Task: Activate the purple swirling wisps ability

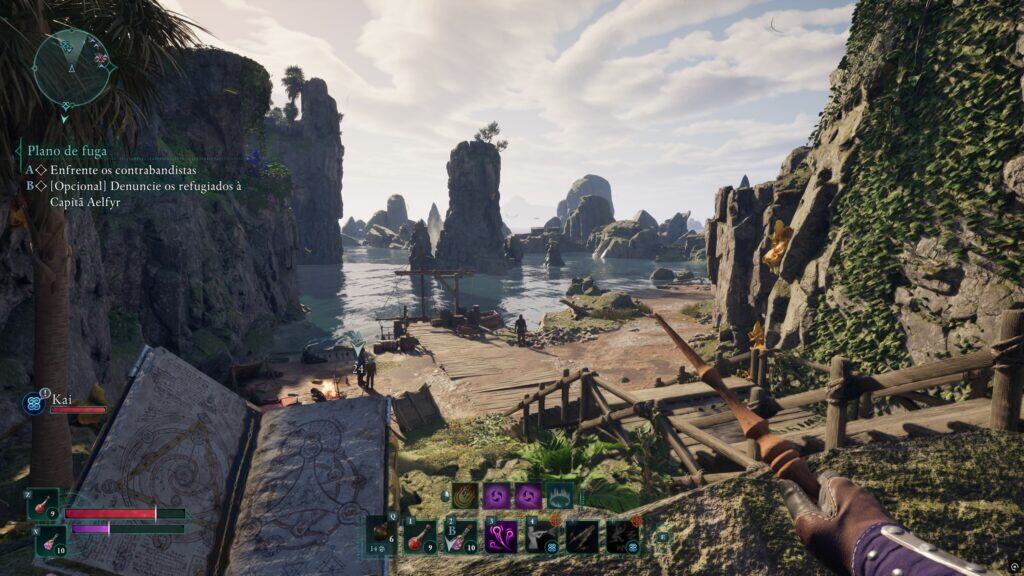Action: click(501, 536)
